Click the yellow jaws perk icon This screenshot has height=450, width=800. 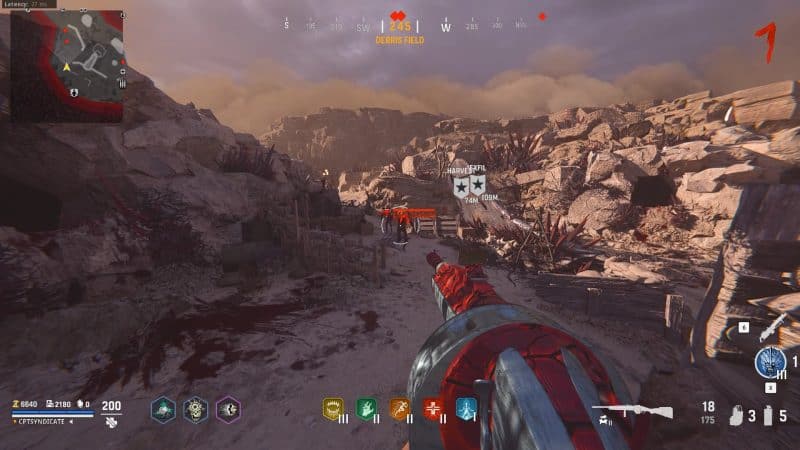pyautogui.click(x=333, y=408)
